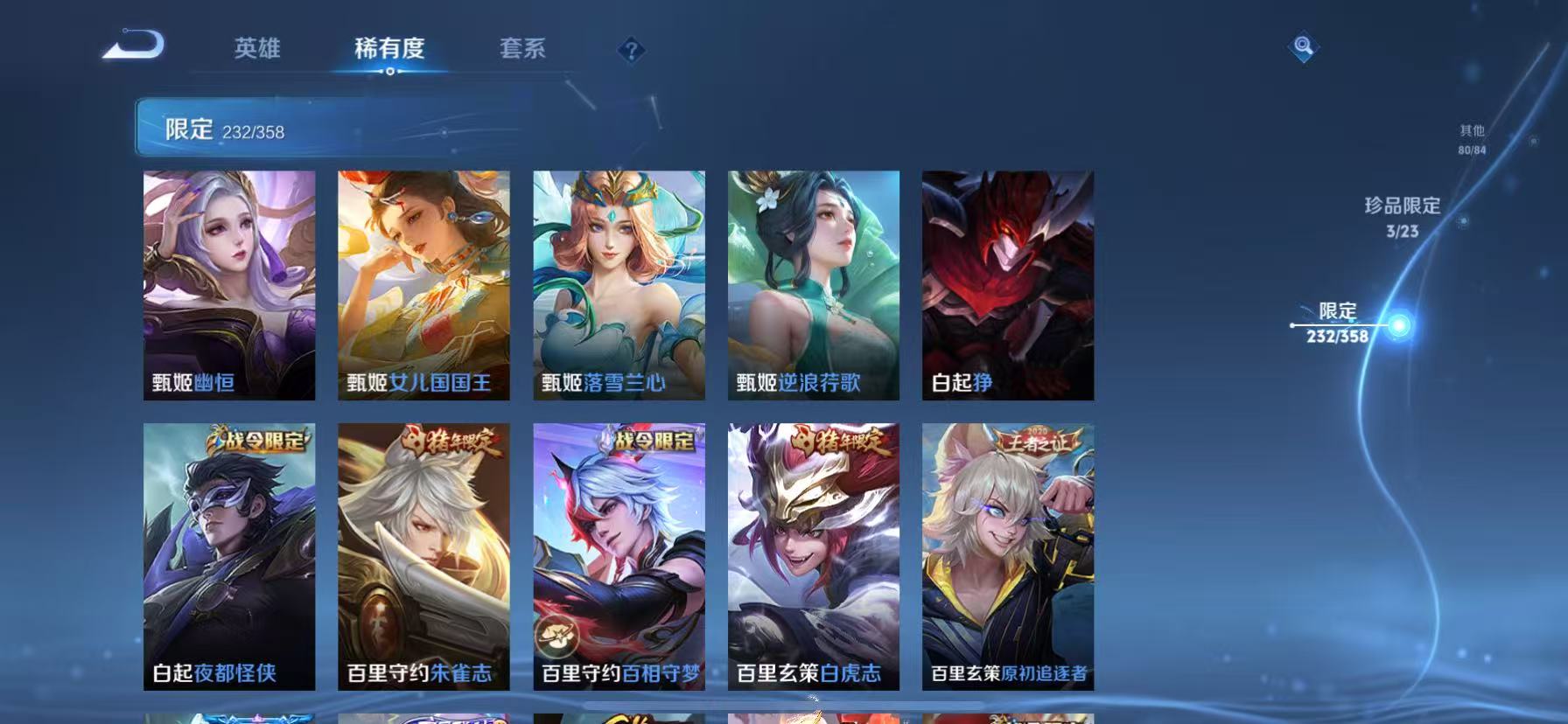Select the 白起狰 skin thumbnail
Image resolution: width=1568 pixels, height=724 pixels.
point(1007,282)
